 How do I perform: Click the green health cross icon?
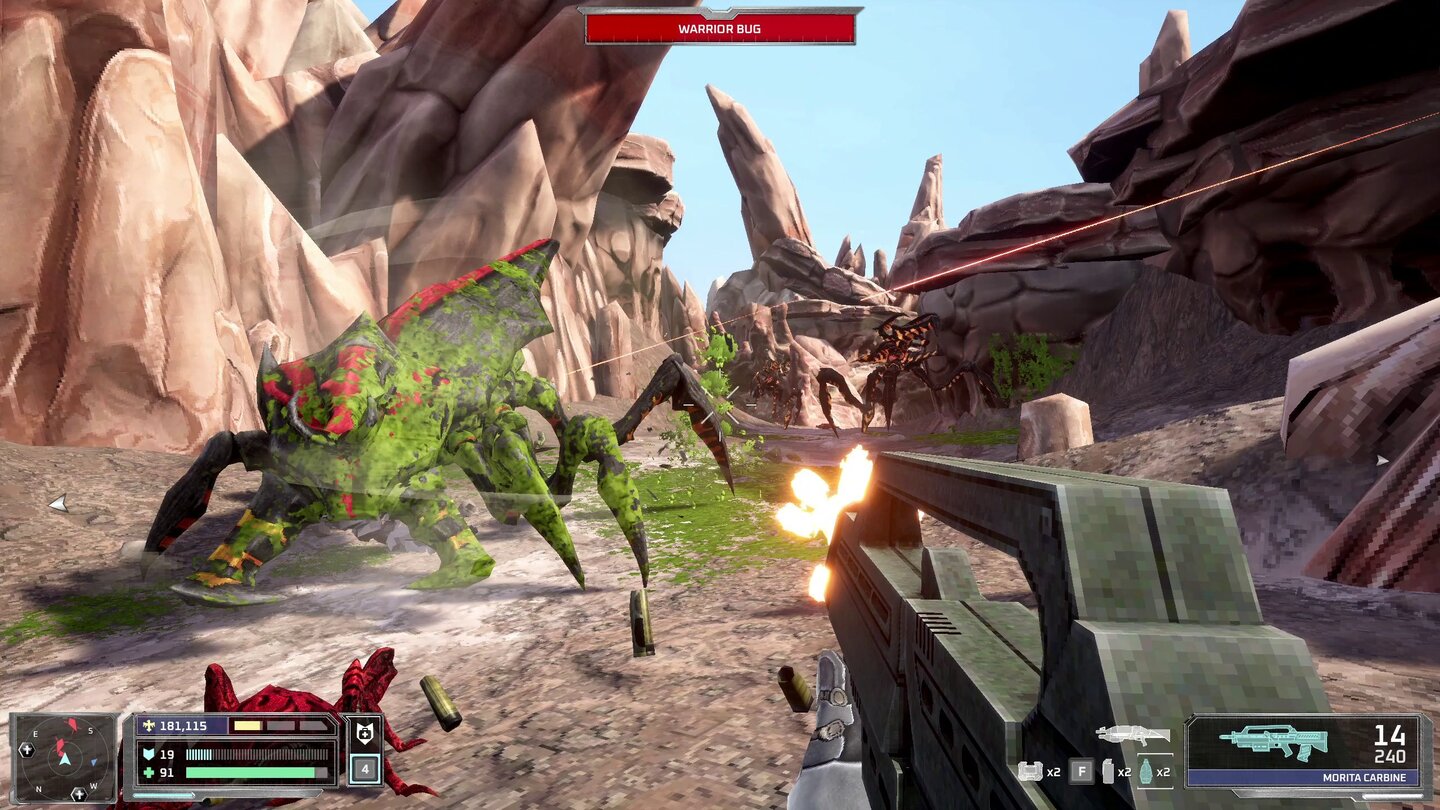coord(149,772)
